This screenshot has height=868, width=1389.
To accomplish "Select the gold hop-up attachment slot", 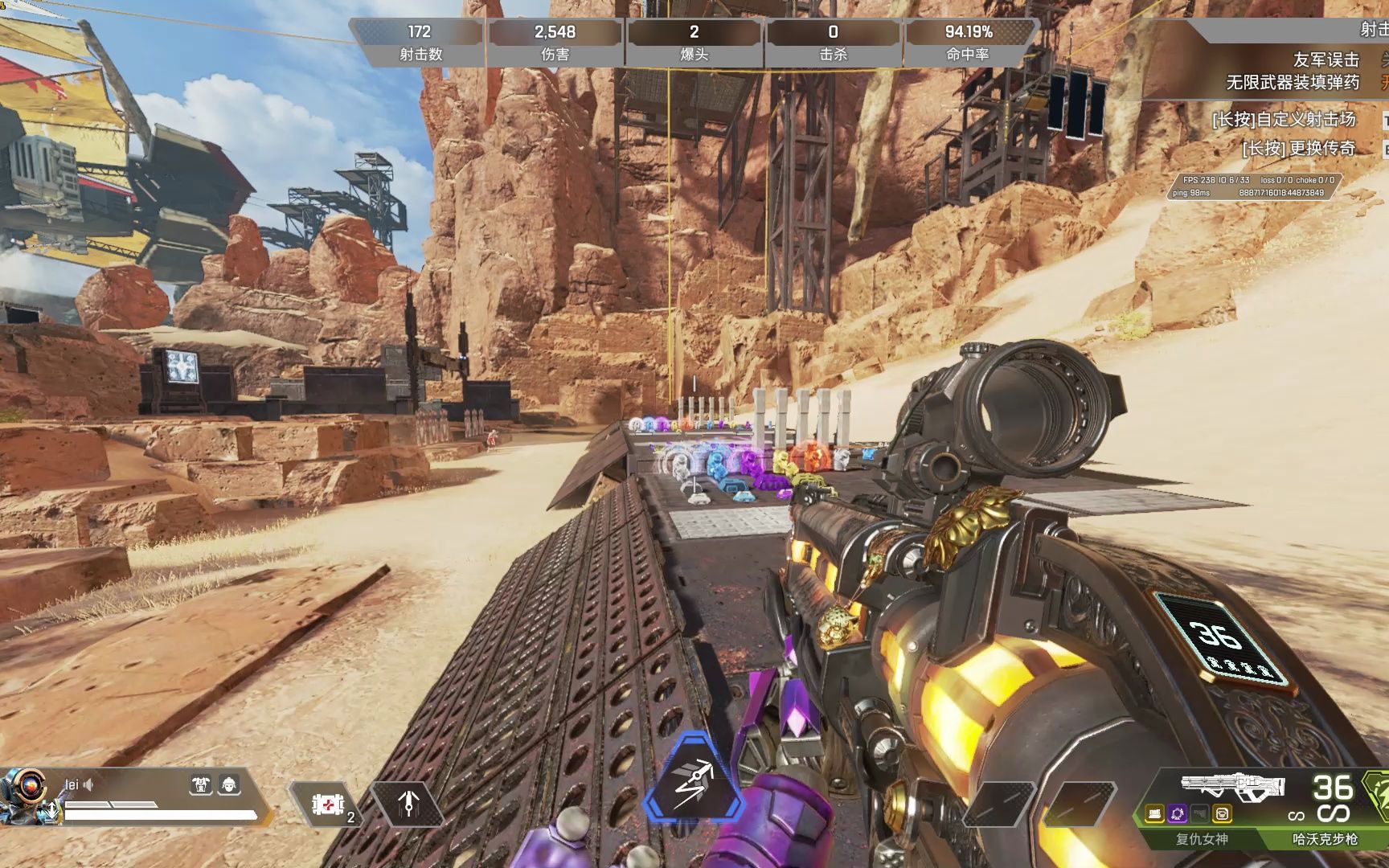I will (x=1223, y=814).
